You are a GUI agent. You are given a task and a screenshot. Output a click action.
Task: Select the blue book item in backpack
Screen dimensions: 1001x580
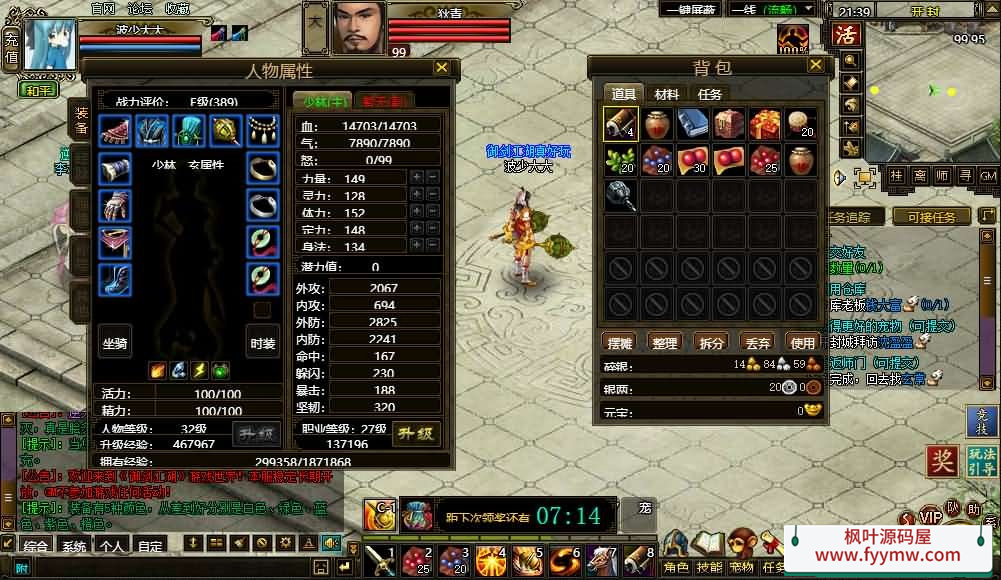coord(692,124)
